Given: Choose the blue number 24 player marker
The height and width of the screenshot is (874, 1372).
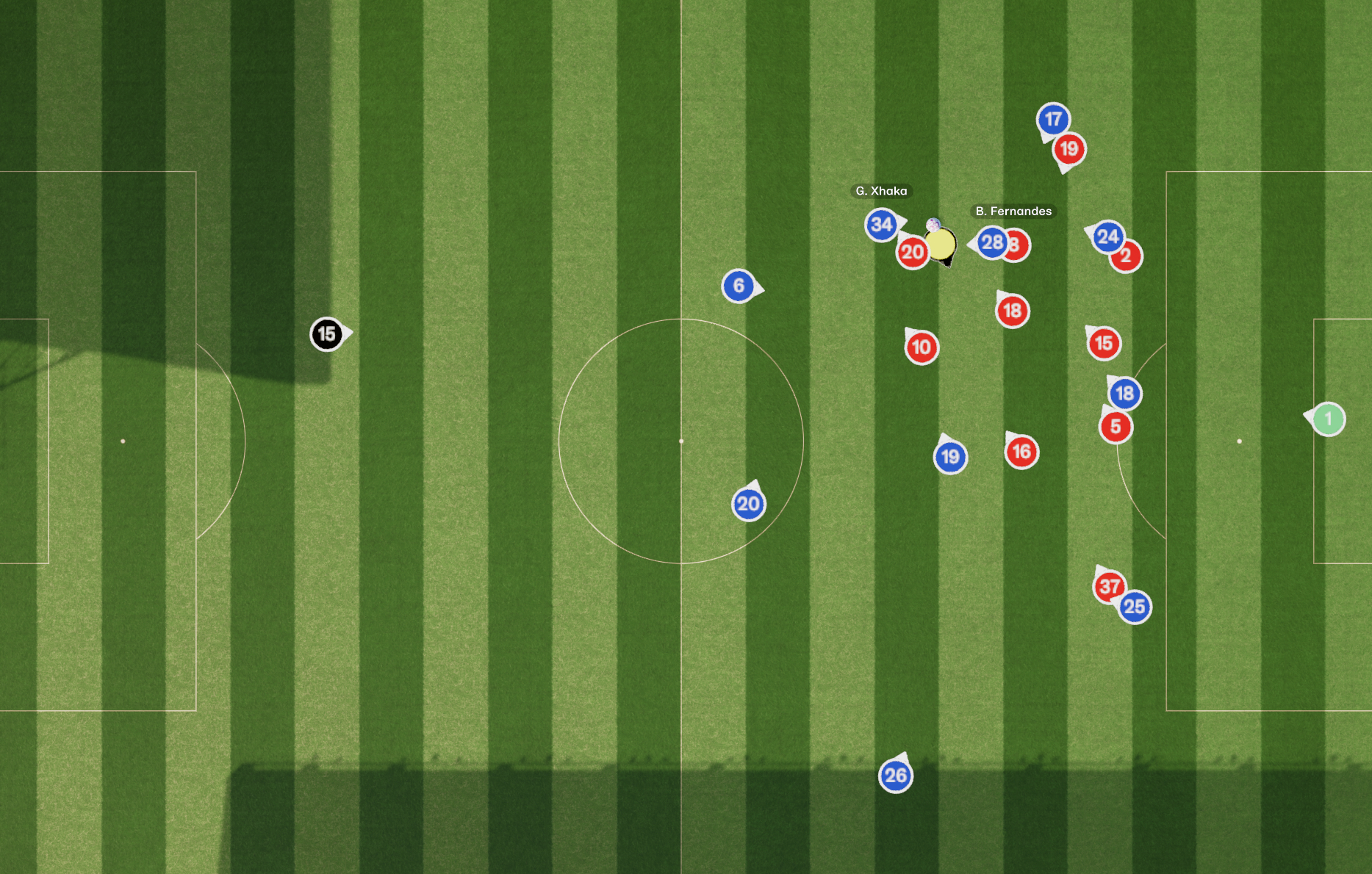Looking at the screenshot, I should [x=1107, y=236].
